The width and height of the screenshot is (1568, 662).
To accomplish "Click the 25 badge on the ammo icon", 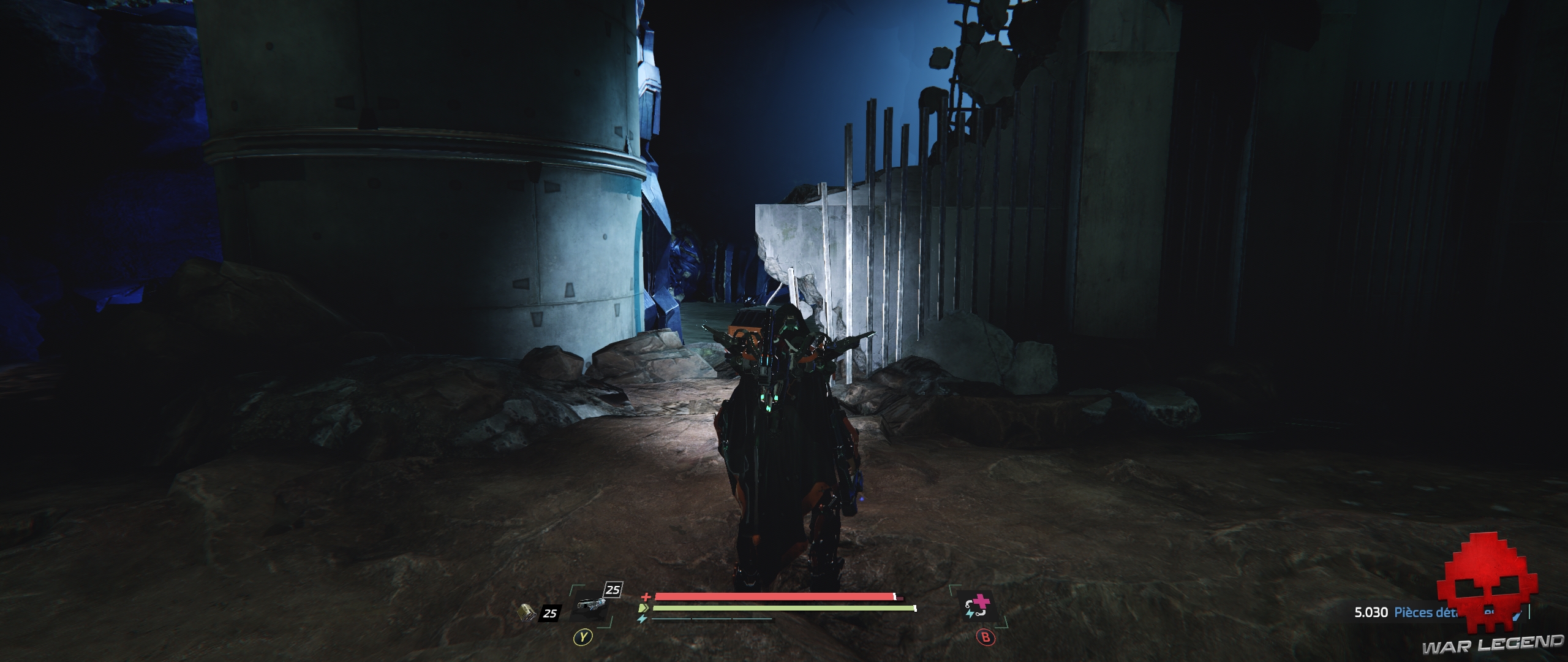I will click(550, 614).
